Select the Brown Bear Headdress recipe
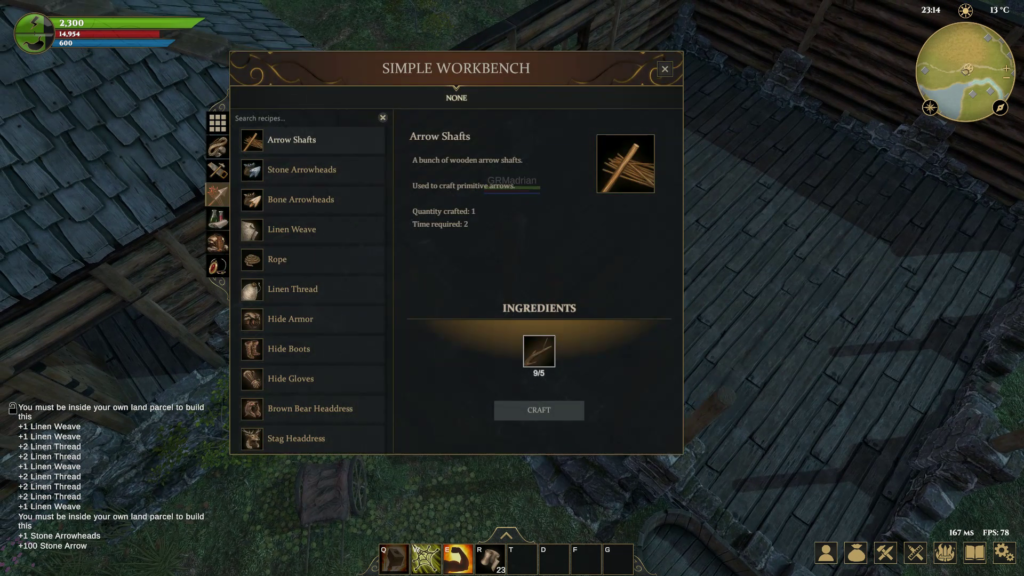 click(312, 409)
